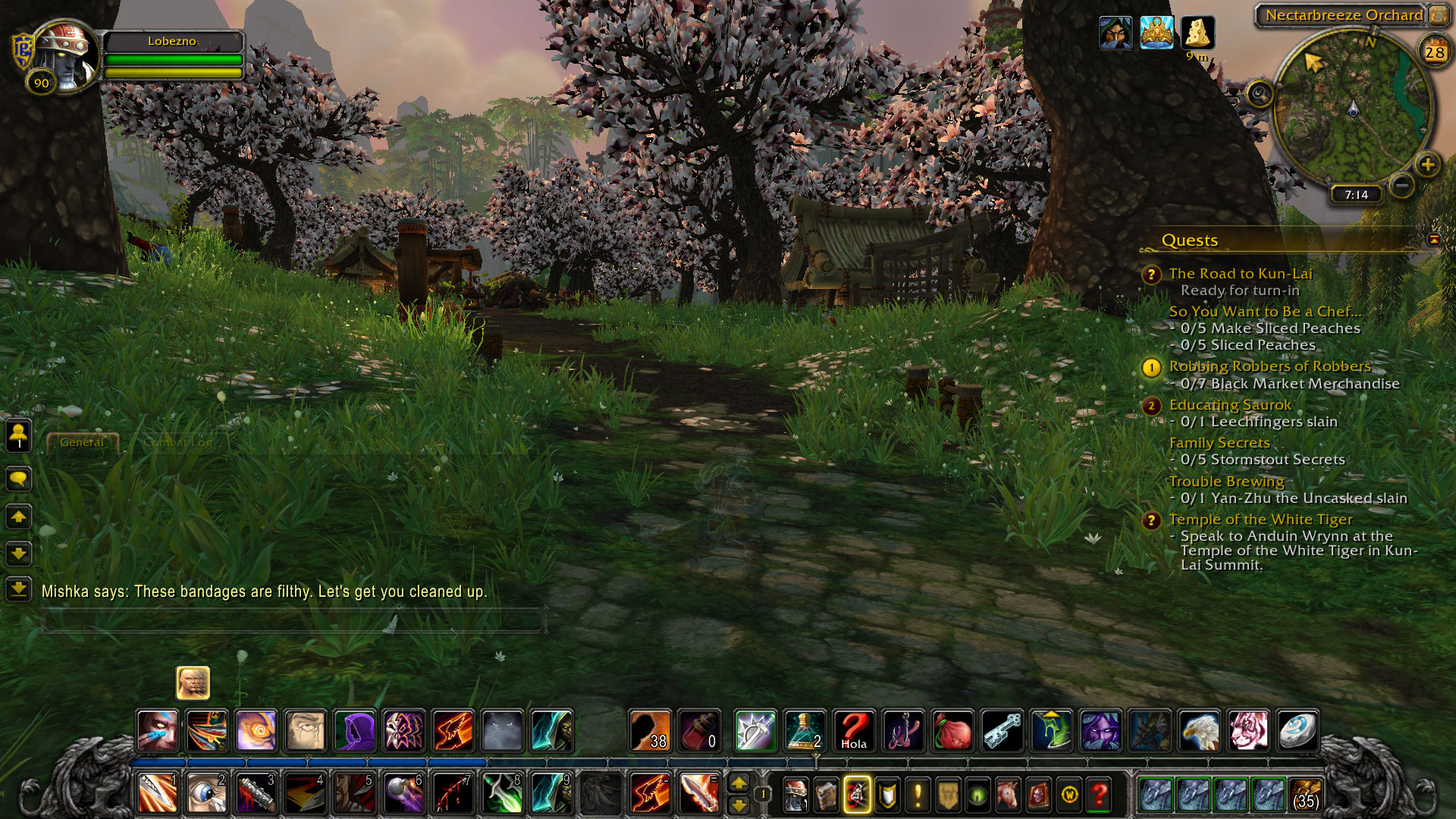This screenshot has width=1456, height=819.
Task: Zoom in the minimap with plus button
Action: (x=1427, y=164)
